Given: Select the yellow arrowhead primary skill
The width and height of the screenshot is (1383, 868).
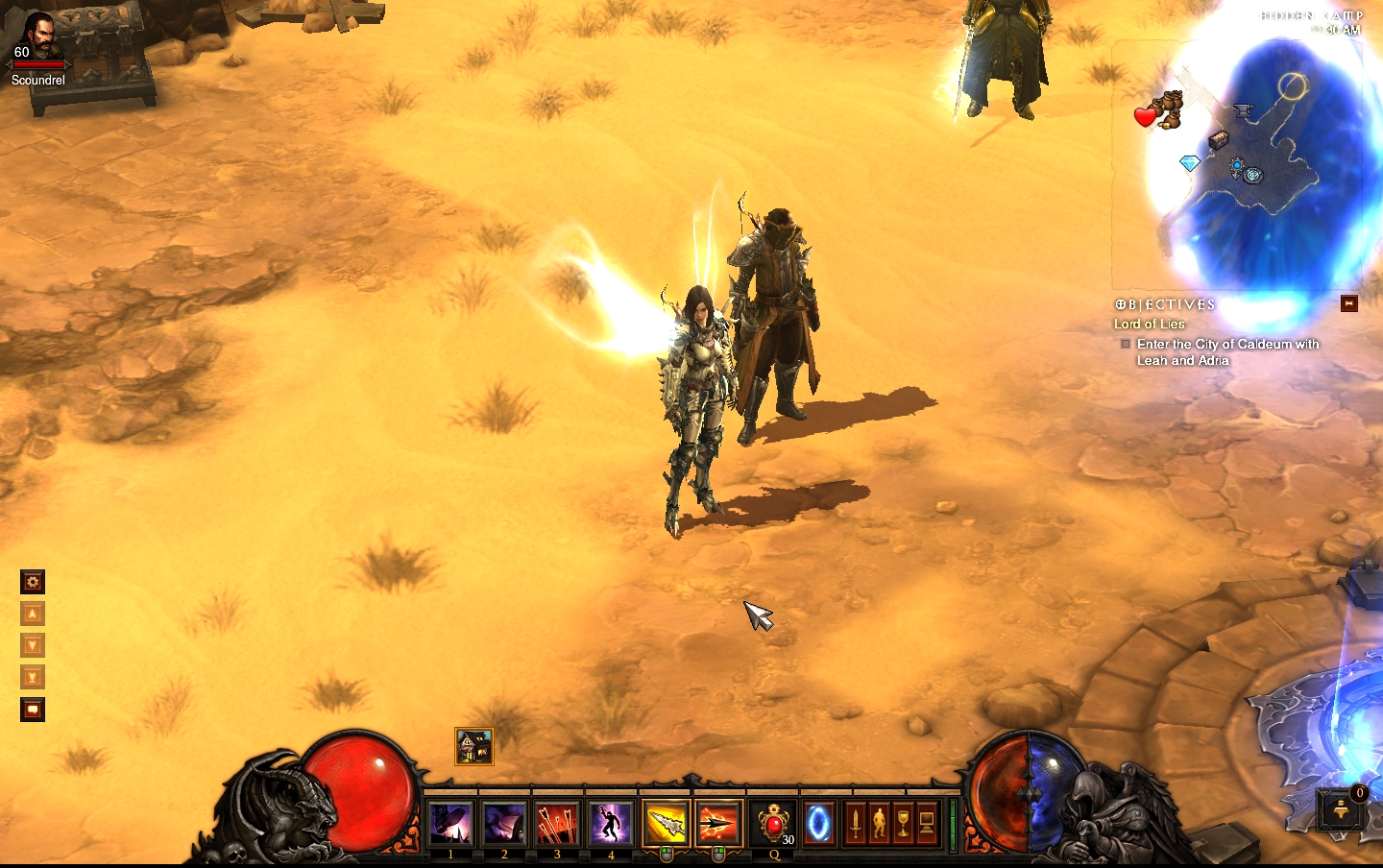Looking at the screenshot, I should [x=666, y=824].
